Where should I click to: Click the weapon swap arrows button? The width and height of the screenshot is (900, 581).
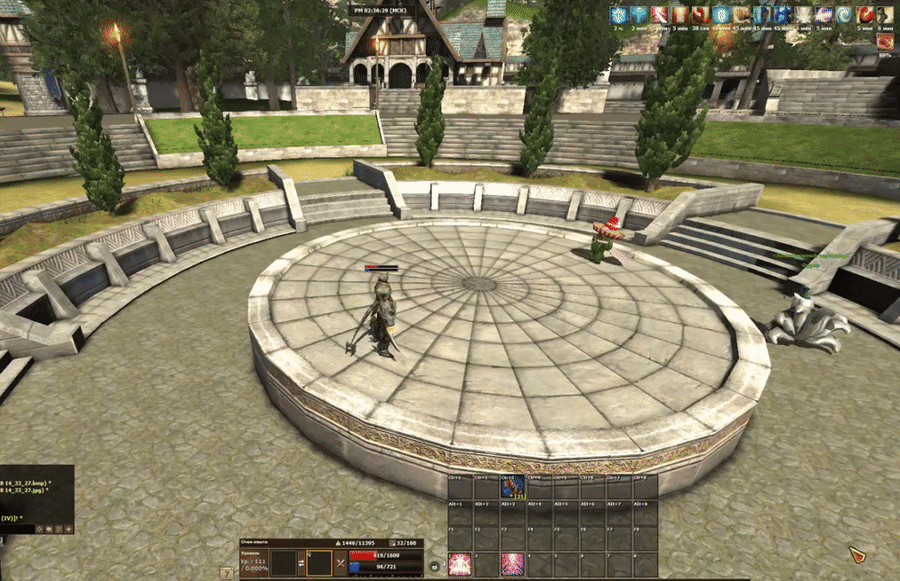(x=298, y=562)
